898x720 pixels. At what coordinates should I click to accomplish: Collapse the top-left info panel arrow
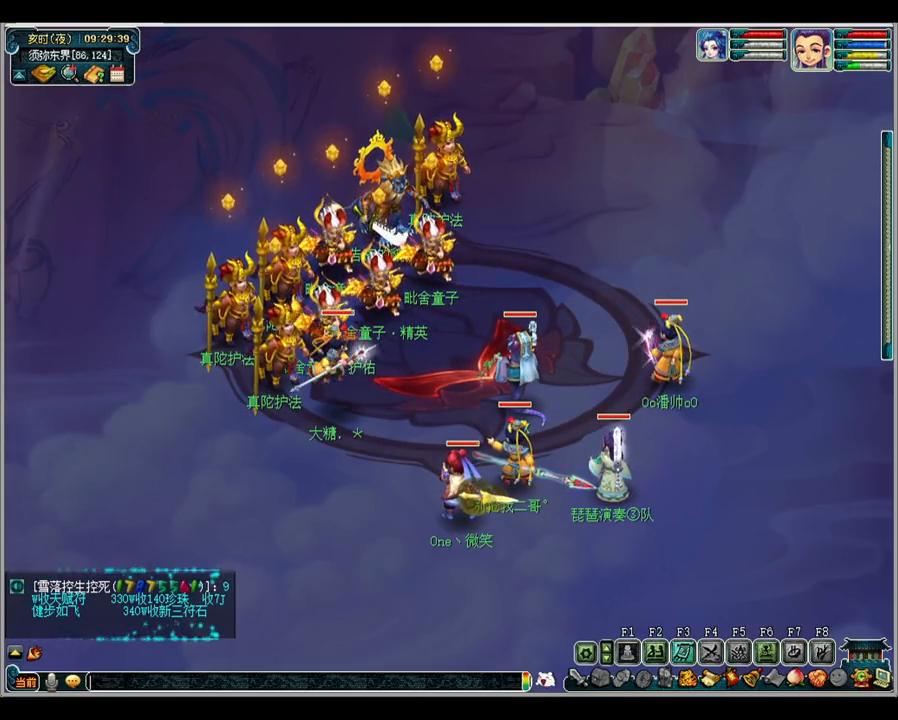pyautogui.click(x=20, y=74)
